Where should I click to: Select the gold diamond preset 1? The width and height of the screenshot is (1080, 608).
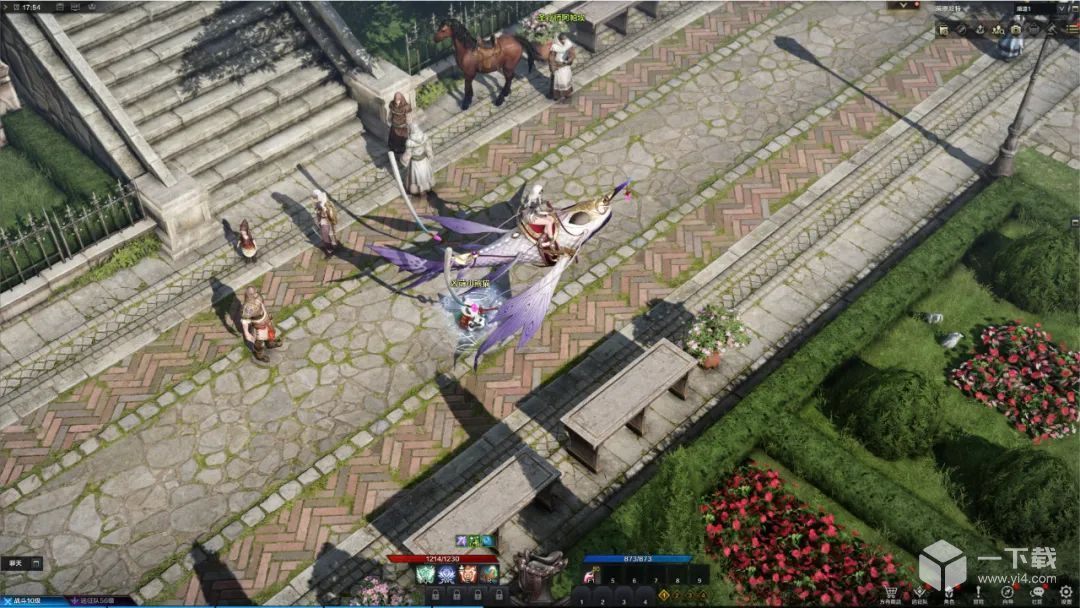point(664,594)
